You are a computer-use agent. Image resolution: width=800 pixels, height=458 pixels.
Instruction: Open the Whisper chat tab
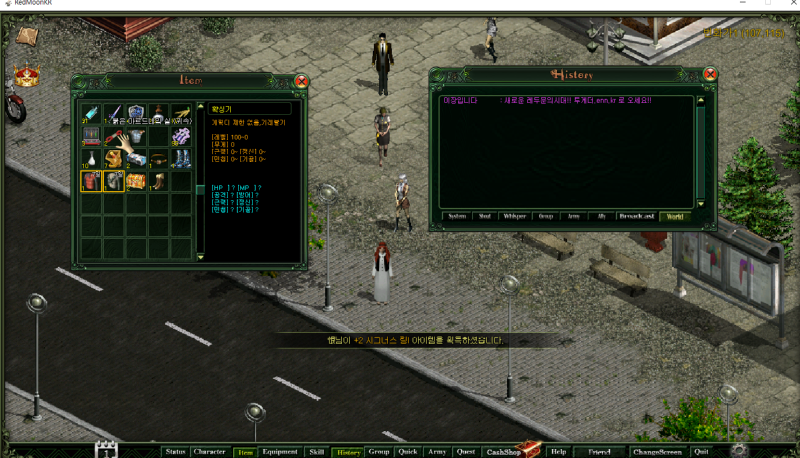pyautogui.click(x=514, y=216)
